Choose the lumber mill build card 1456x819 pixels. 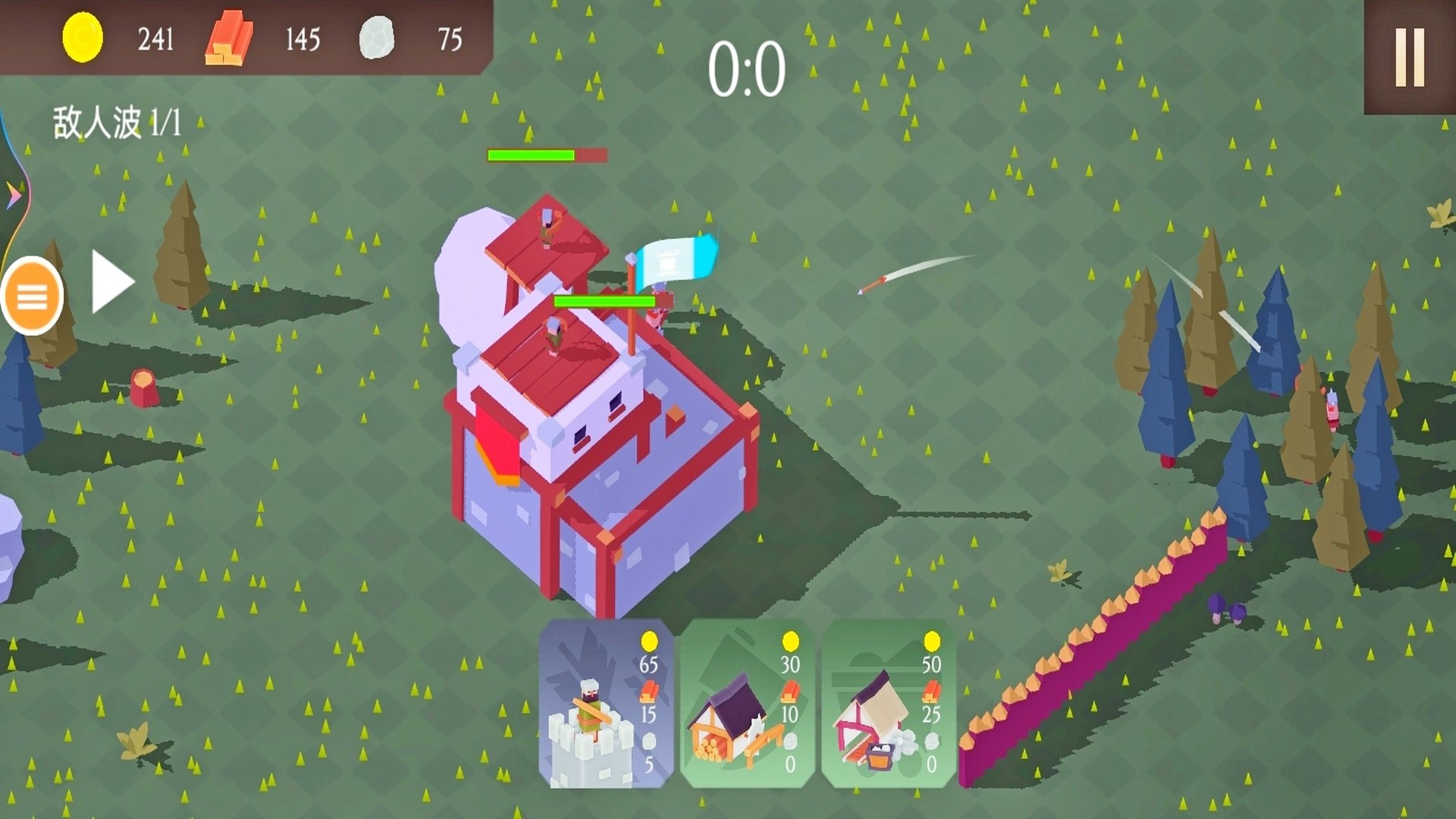point(747,704)
